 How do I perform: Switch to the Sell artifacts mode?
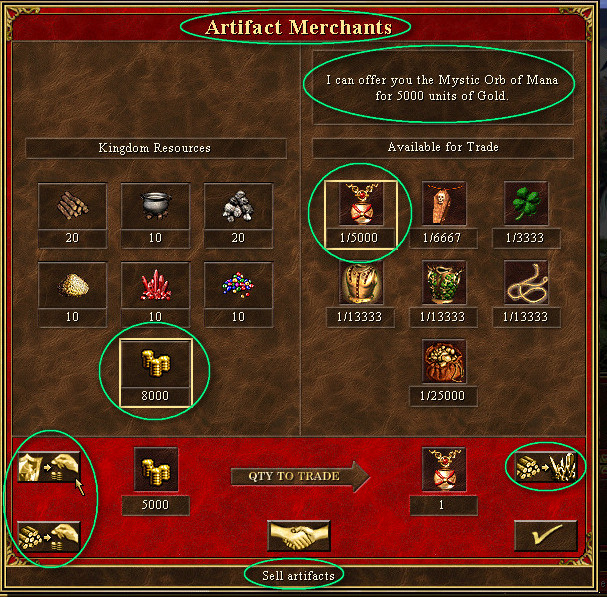(49, 468)
